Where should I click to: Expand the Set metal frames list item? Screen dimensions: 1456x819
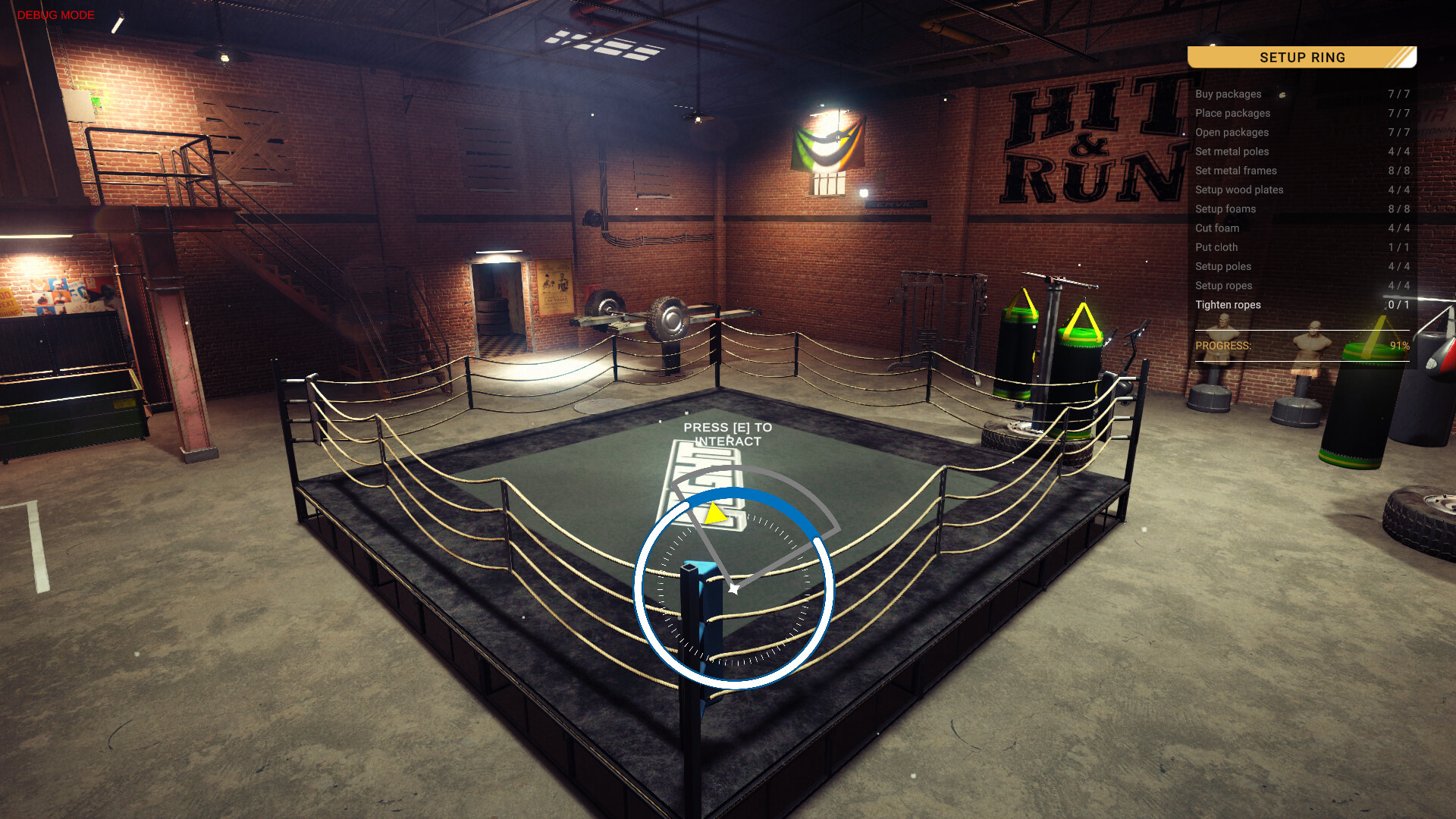pyautogui.click(x=1235, y=171)
